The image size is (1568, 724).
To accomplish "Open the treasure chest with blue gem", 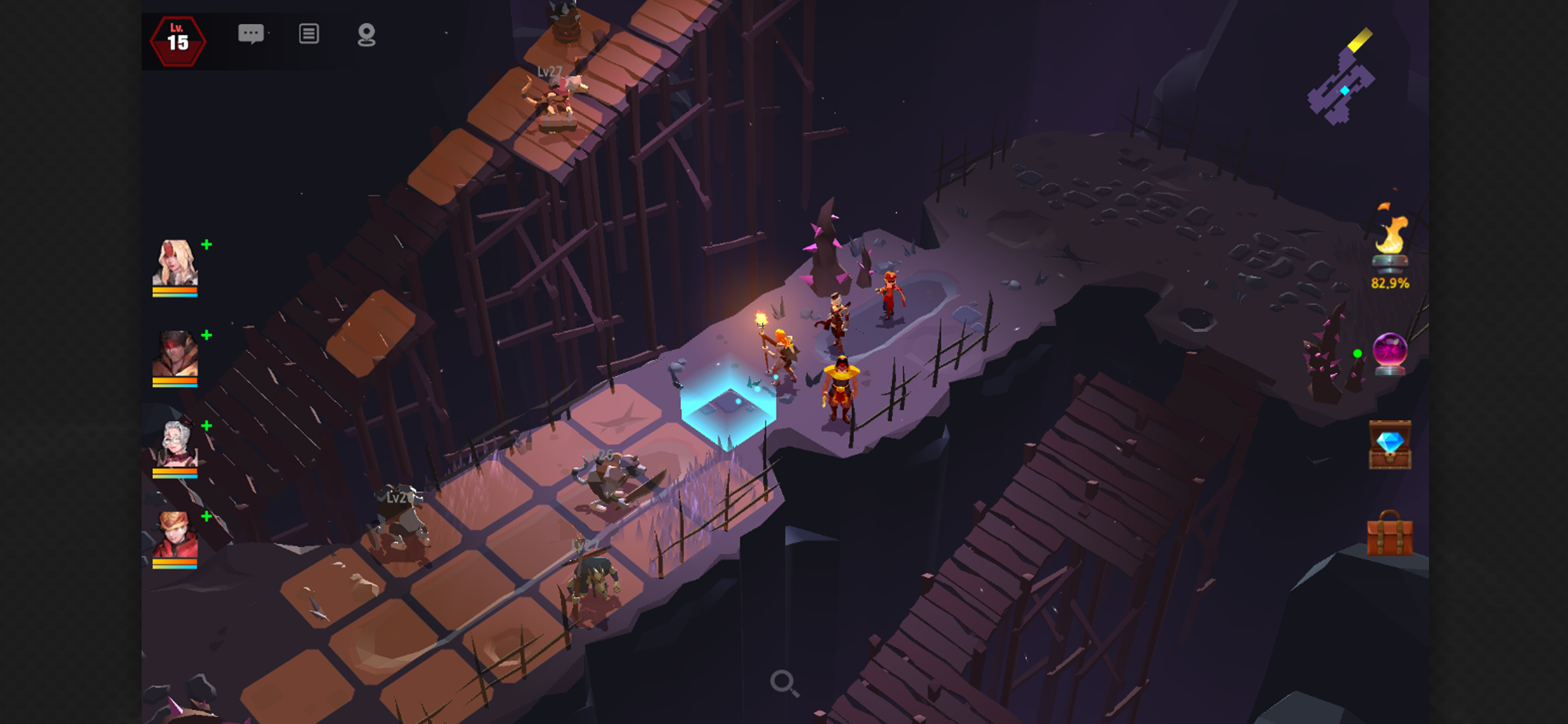I will click(x=1390, y=445).
